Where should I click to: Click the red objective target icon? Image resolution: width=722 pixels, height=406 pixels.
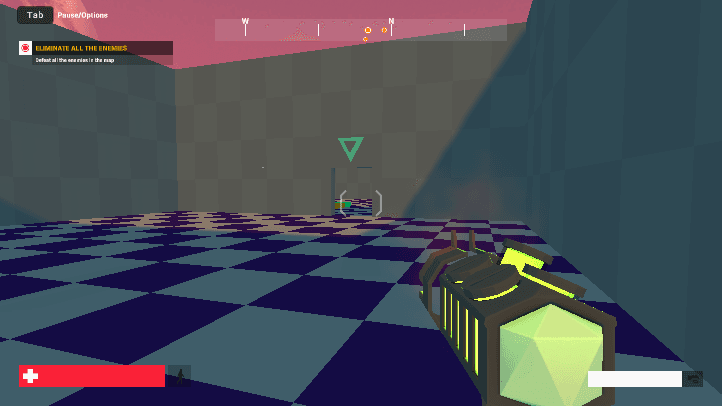tap(26, 48)
